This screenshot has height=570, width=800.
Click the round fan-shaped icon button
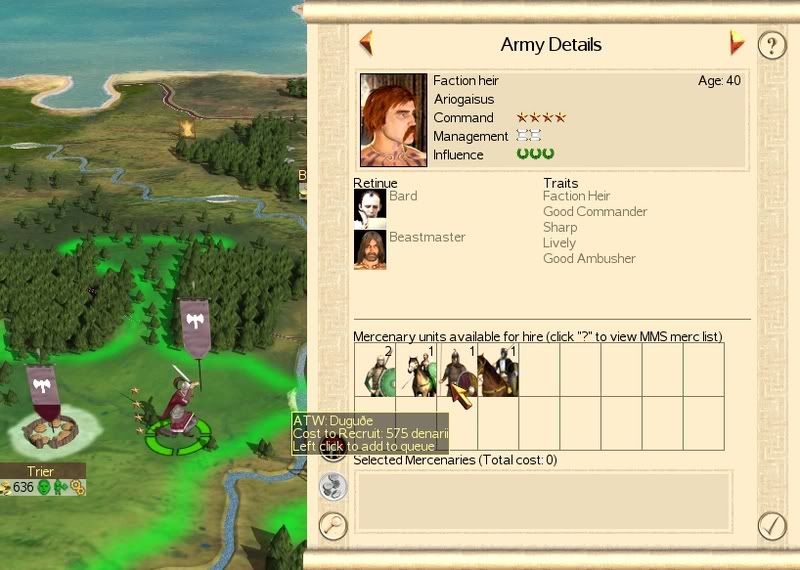[x=332, y=487]
